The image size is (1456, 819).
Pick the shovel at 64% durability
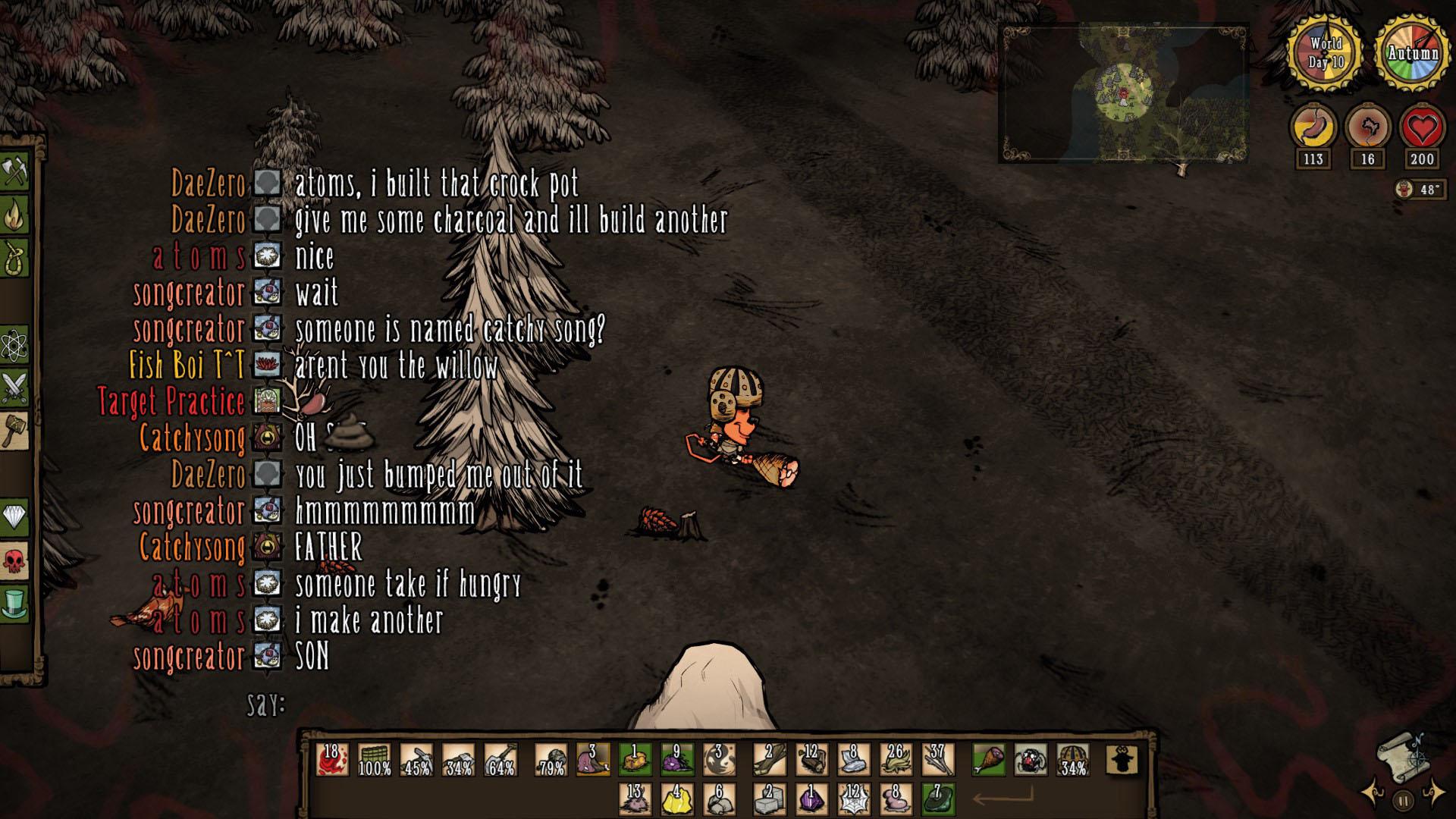coord(500,759)
